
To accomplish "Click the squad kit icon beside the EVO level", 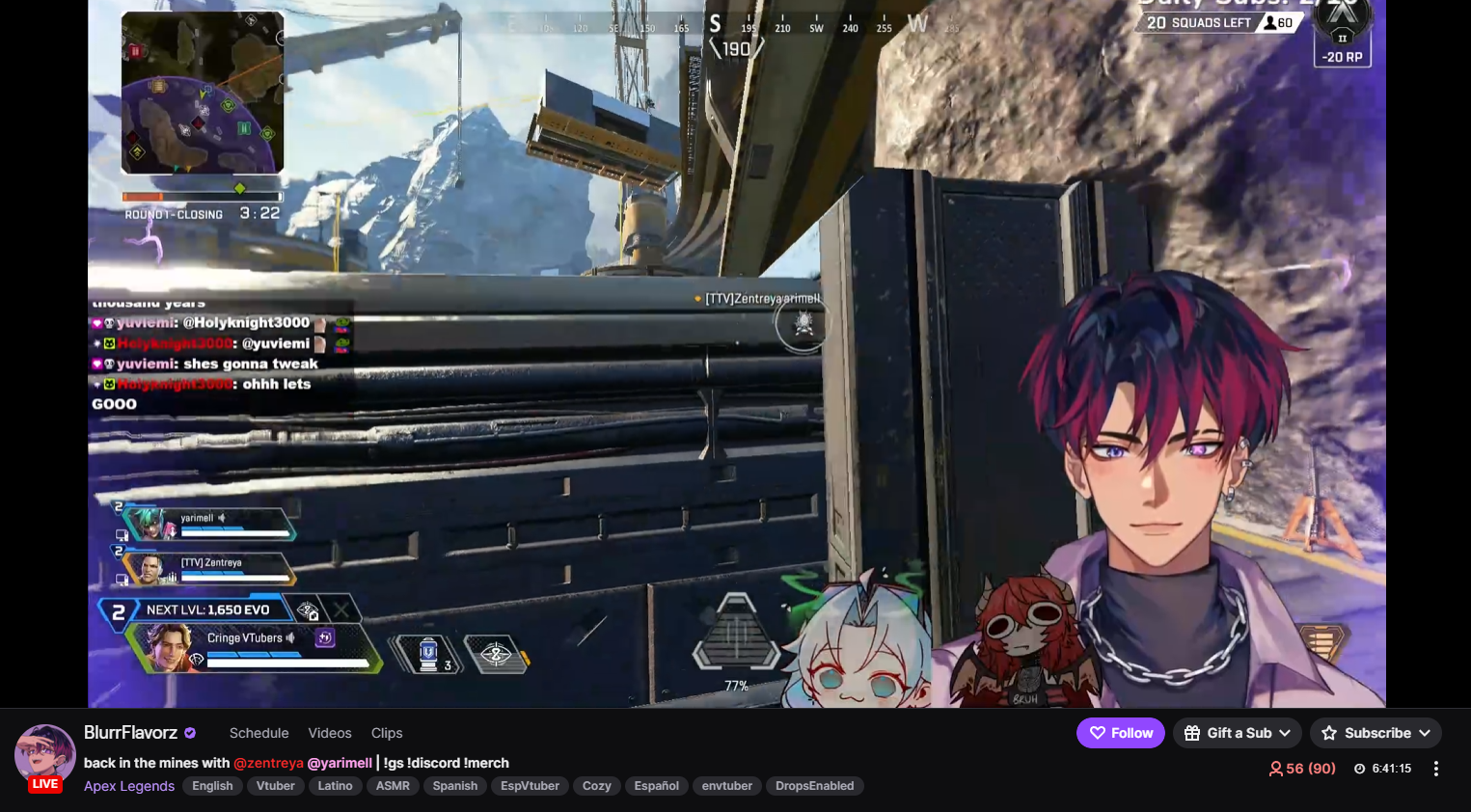I will click(x=308, y=609).
